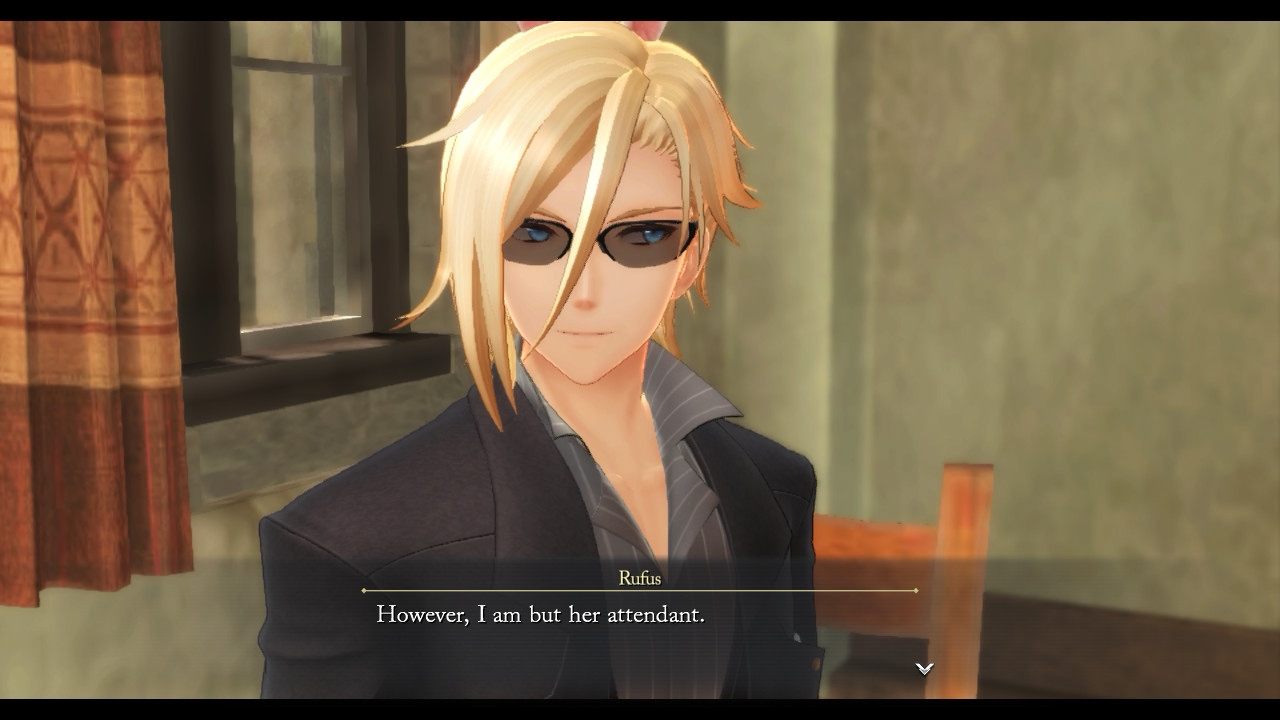Advance dialogue with the down-arrow indicator

click(924, 668)
